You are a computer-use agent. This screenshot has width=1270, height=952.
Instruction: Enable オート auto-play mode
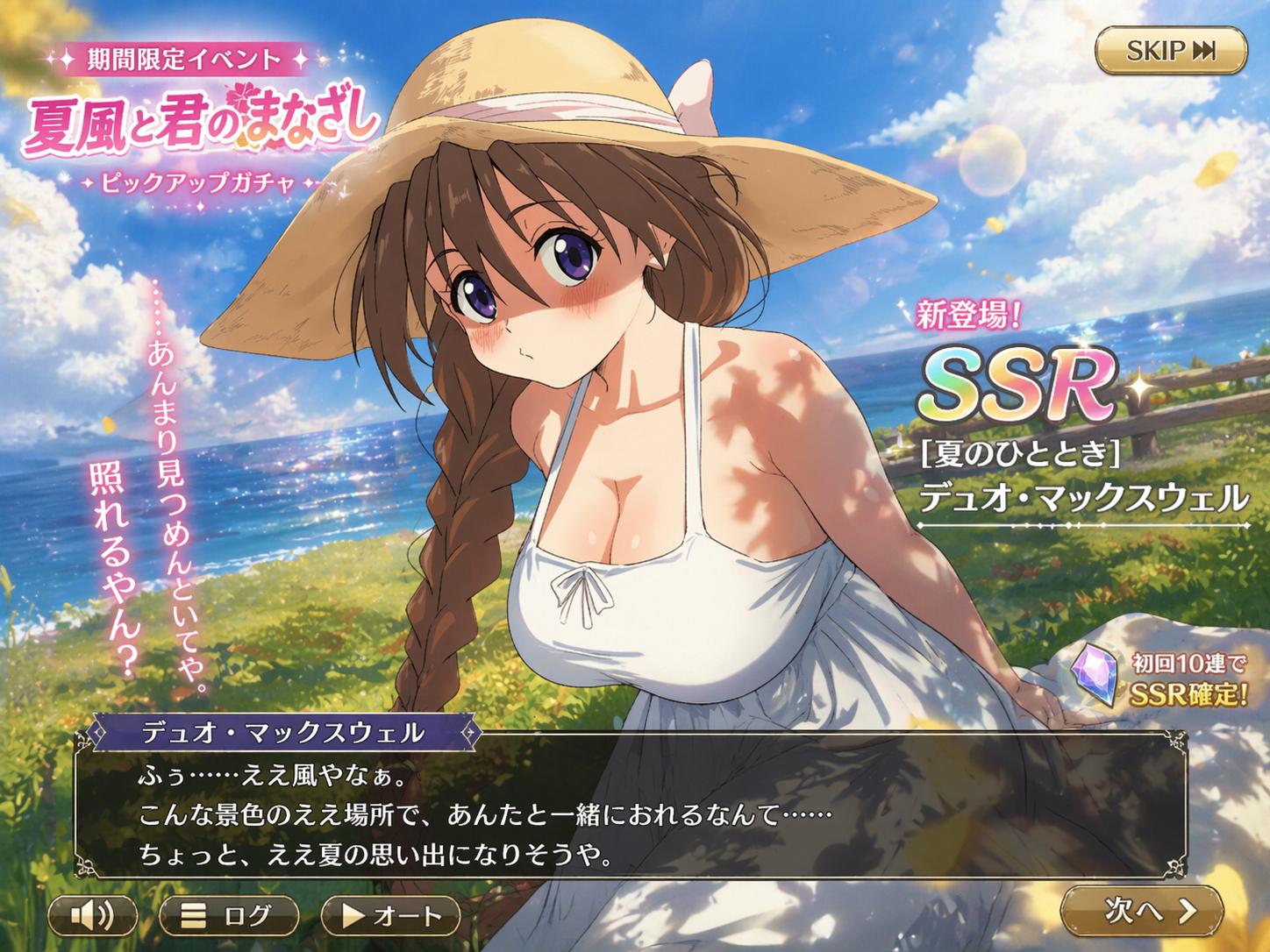tap(391, 916)
